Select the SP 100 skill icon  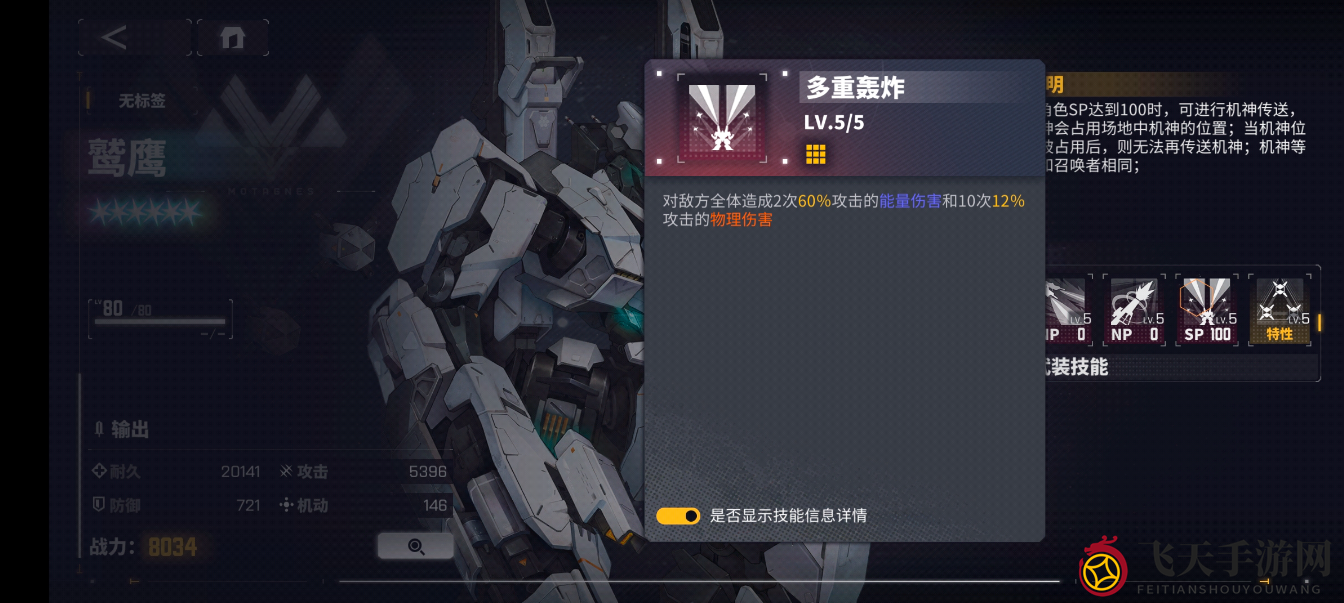[1207, 310]
